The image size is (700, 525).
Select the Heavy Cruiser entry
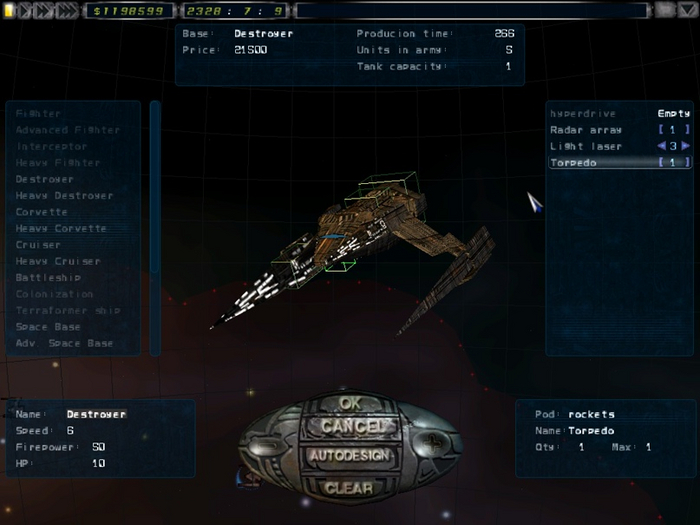(58, 261)
